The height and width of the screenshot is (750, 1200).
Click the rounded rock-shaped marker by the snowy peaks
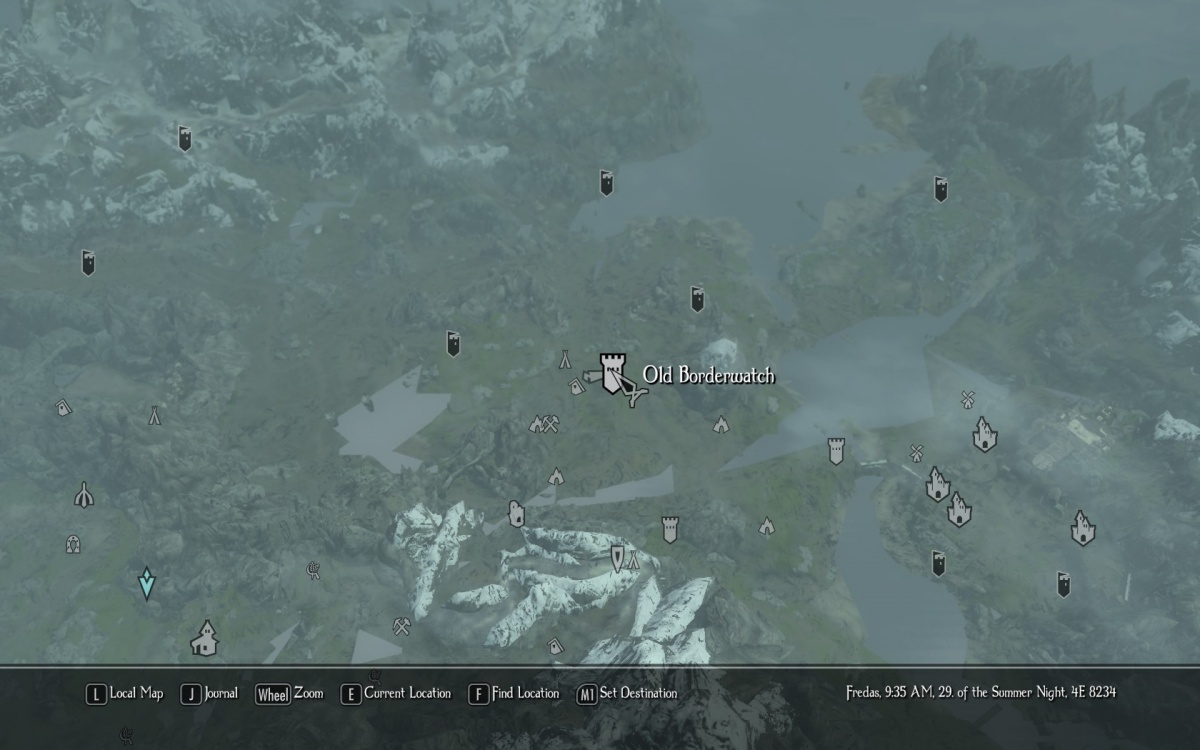[516, 513]
